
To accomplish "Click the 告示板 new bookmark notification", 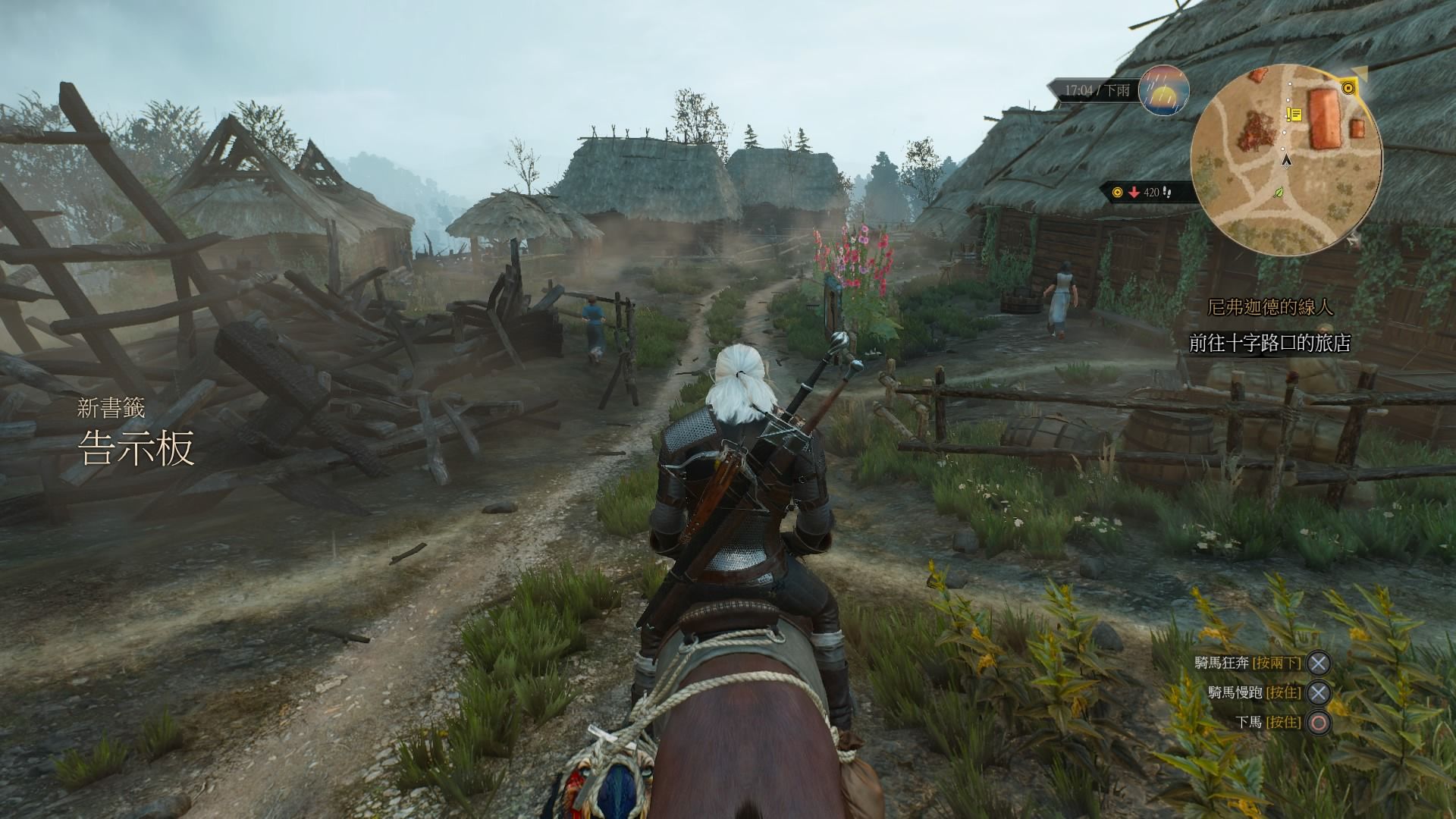I will (x=137, y=447).
